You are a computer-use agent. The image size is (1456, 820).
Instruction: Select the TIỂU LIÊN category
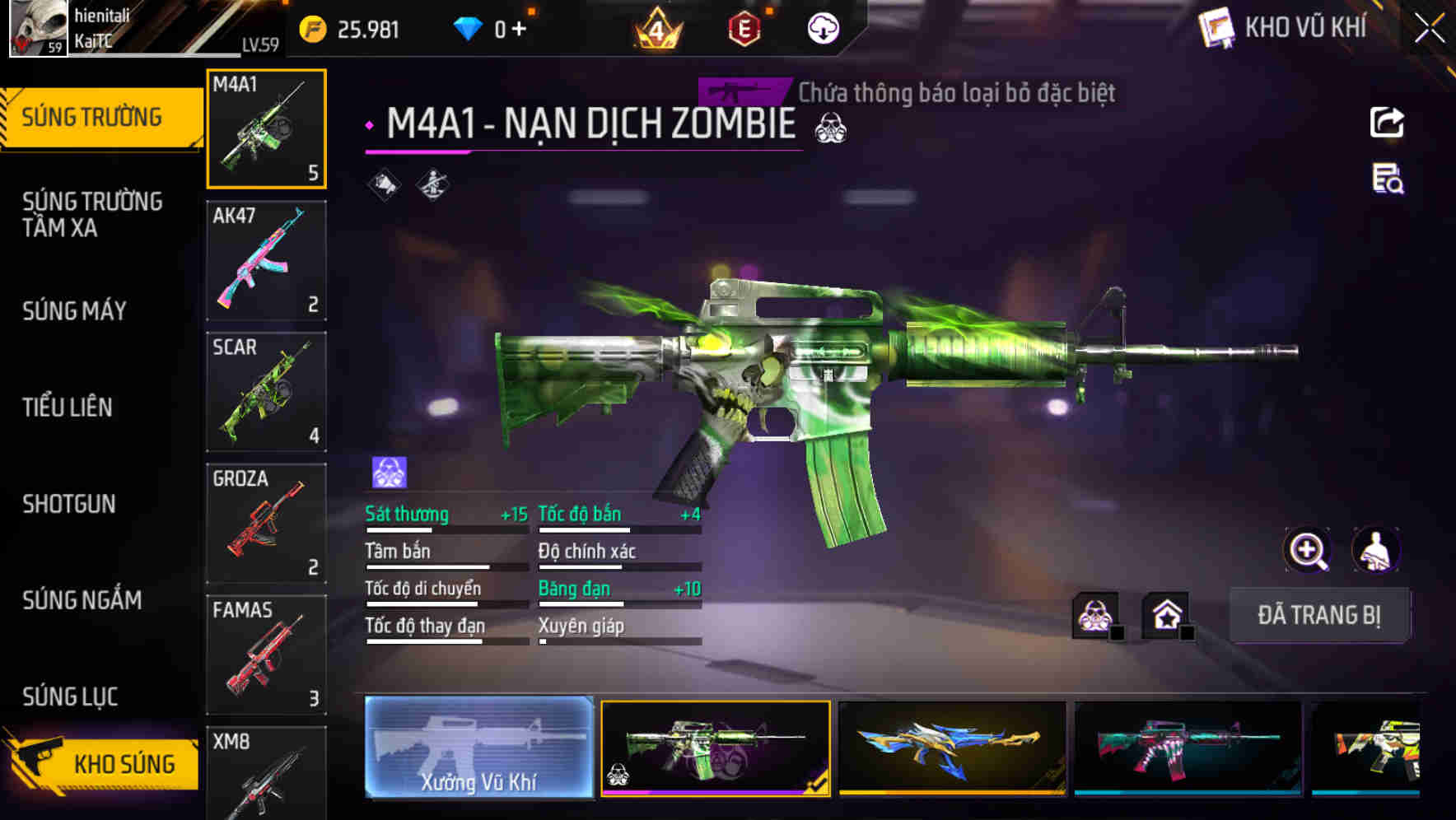tap(68, 407)
